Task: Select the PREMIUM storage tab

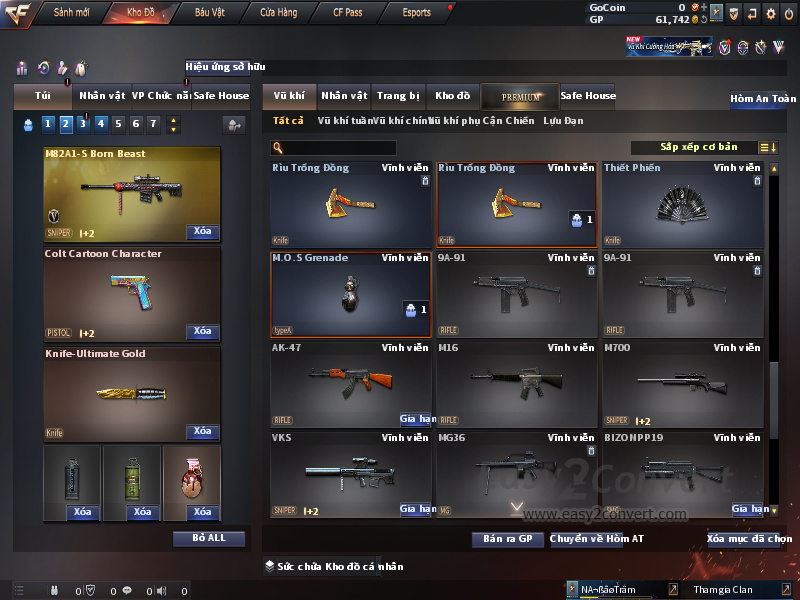Action: coord(521,96)
